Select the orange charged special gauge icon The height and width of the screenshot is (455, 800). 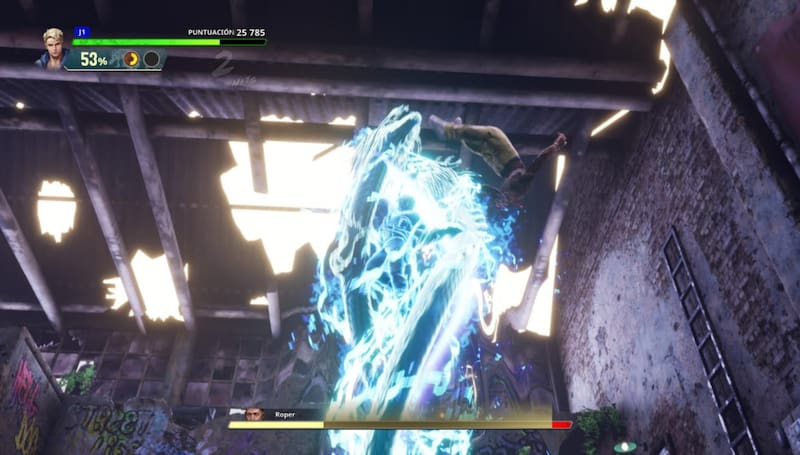[131, 59]
